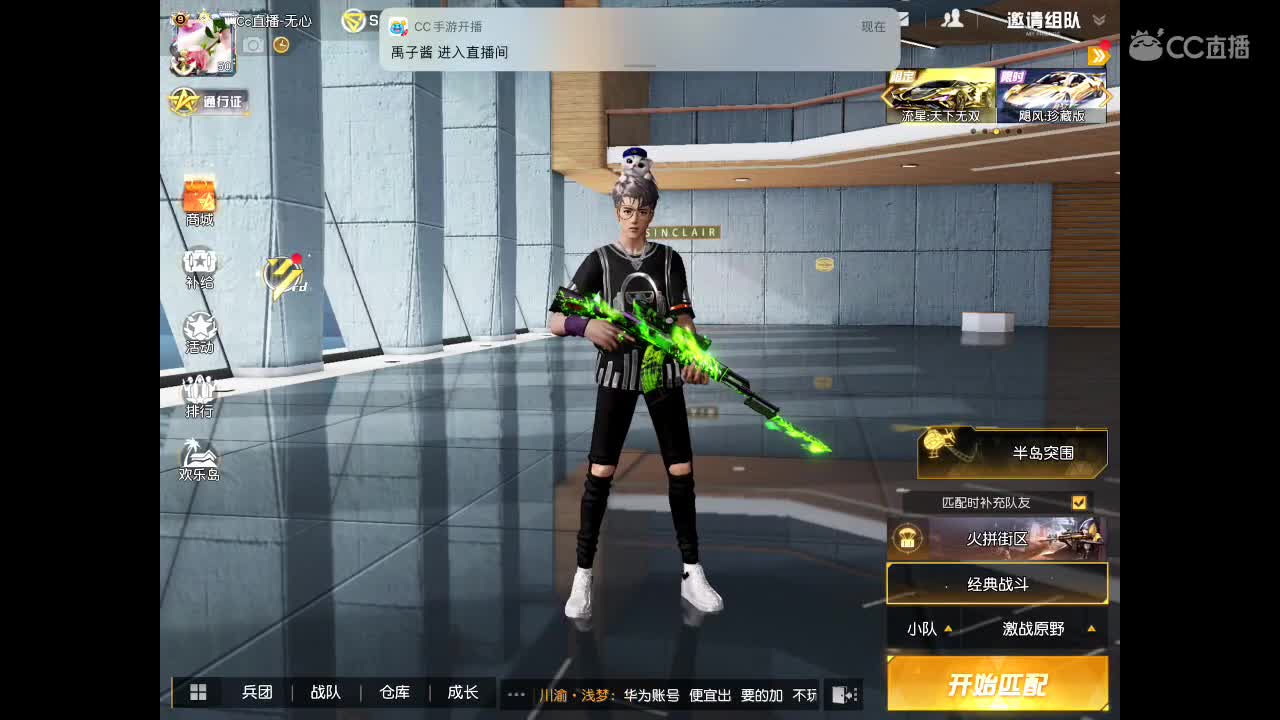1280x720 pixels.
Task: Select the 兵团 menu item
Action: click(259, 692)
